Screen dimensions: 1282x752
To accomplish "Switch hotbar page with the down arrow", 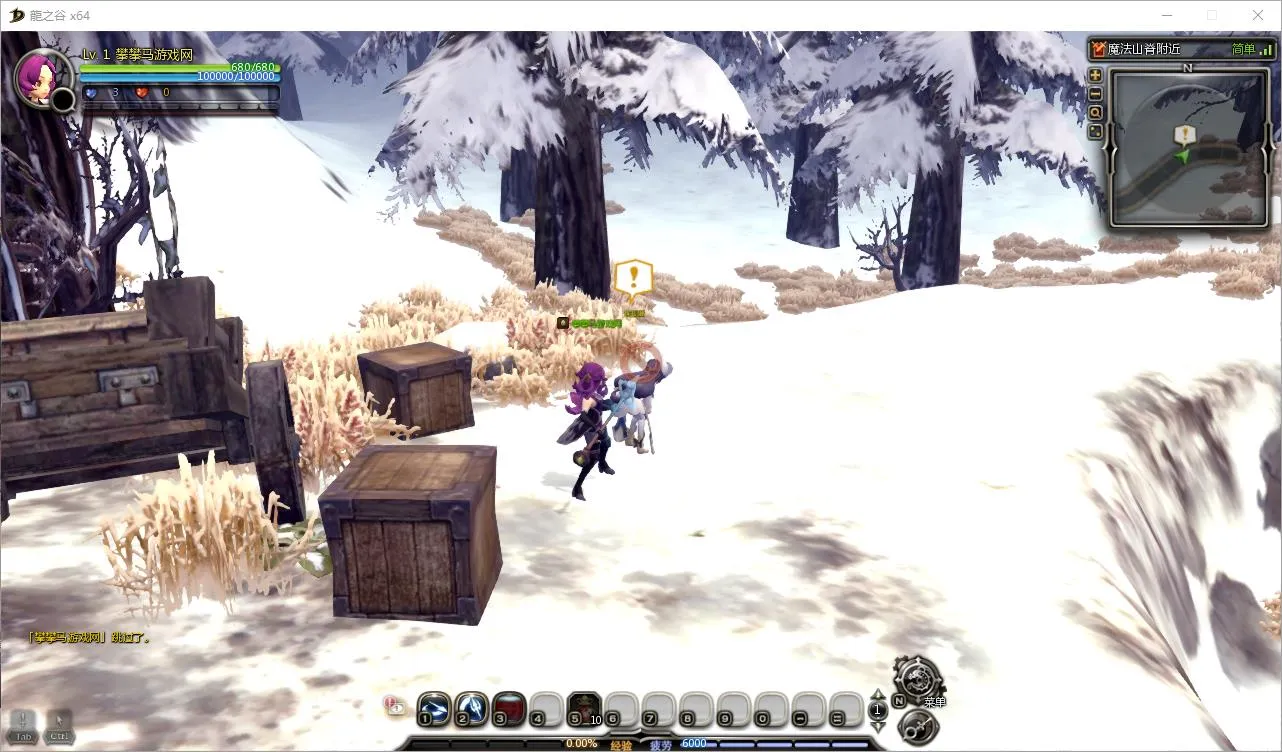I will click(878, 727).
